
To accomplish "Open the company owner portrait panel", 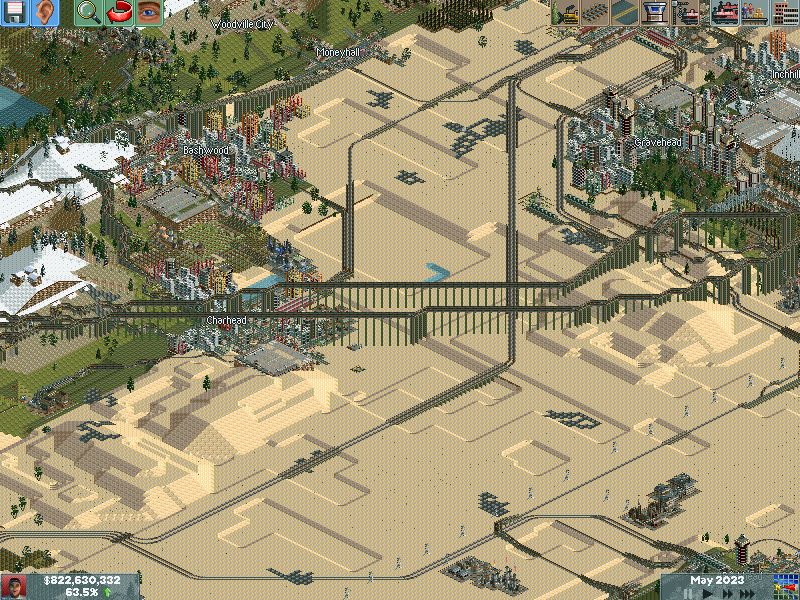I will click(x=14, y=586).
